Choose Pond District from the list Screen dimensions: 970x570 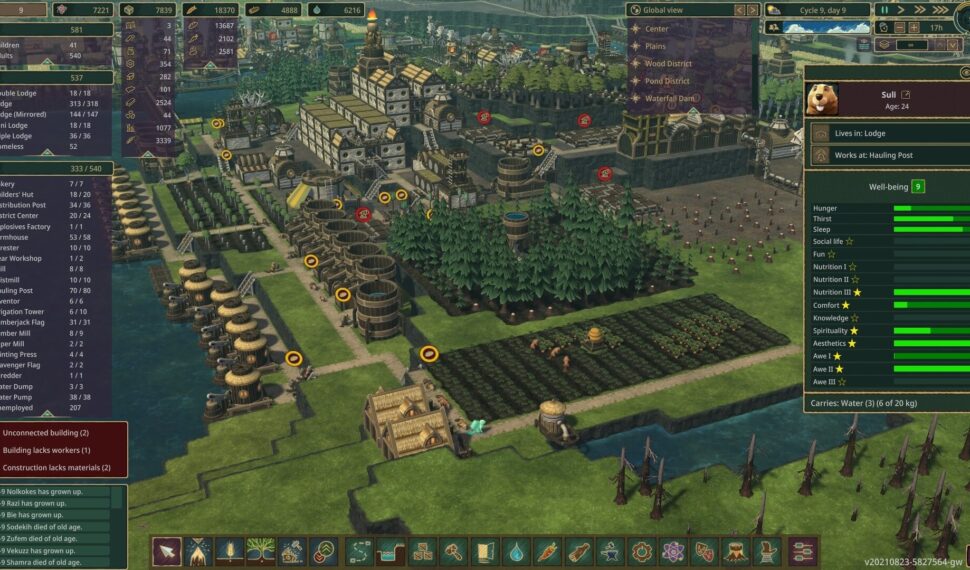pyautogui.click(x=667, y=80)
